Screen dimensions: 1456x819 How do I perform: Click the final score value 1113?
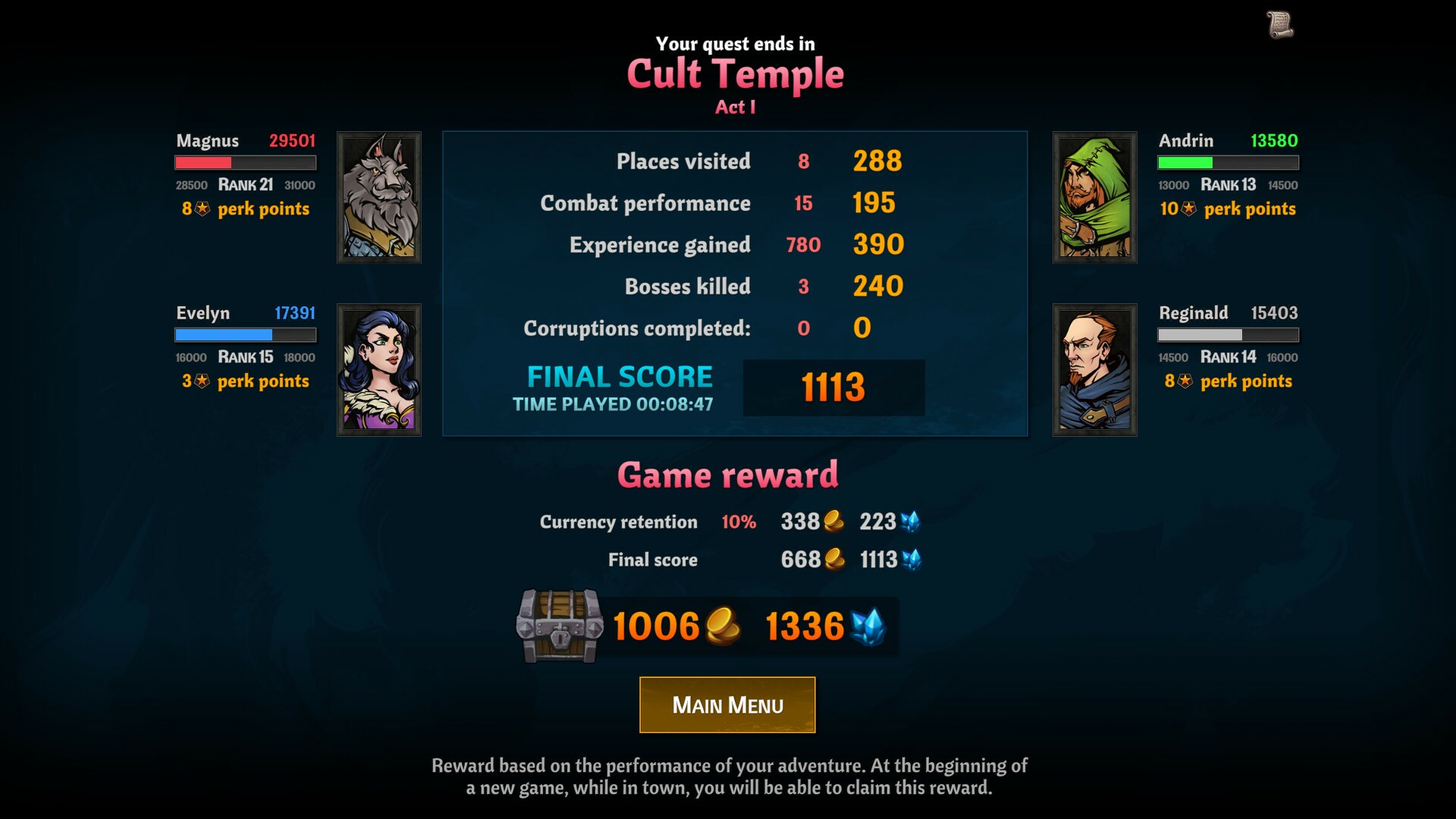click(832, 387)
